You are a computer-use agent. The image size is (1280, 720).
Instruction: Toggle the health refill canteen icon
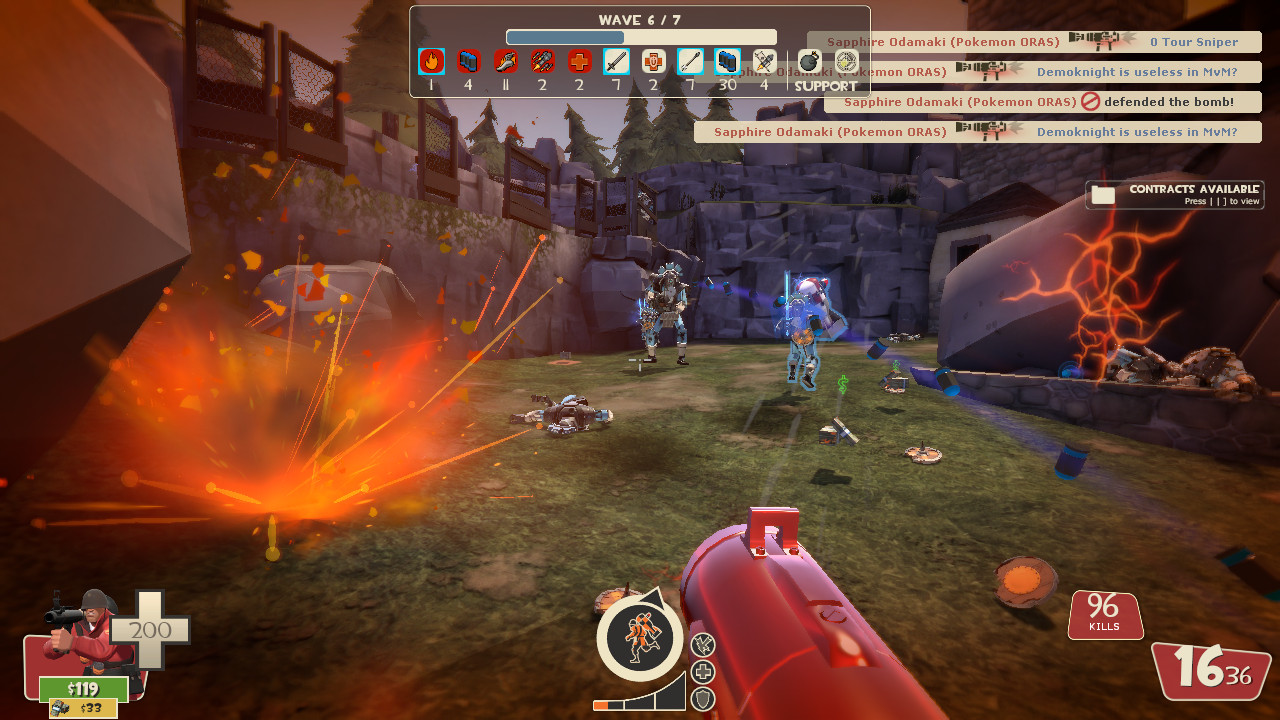tap(701, 670)
